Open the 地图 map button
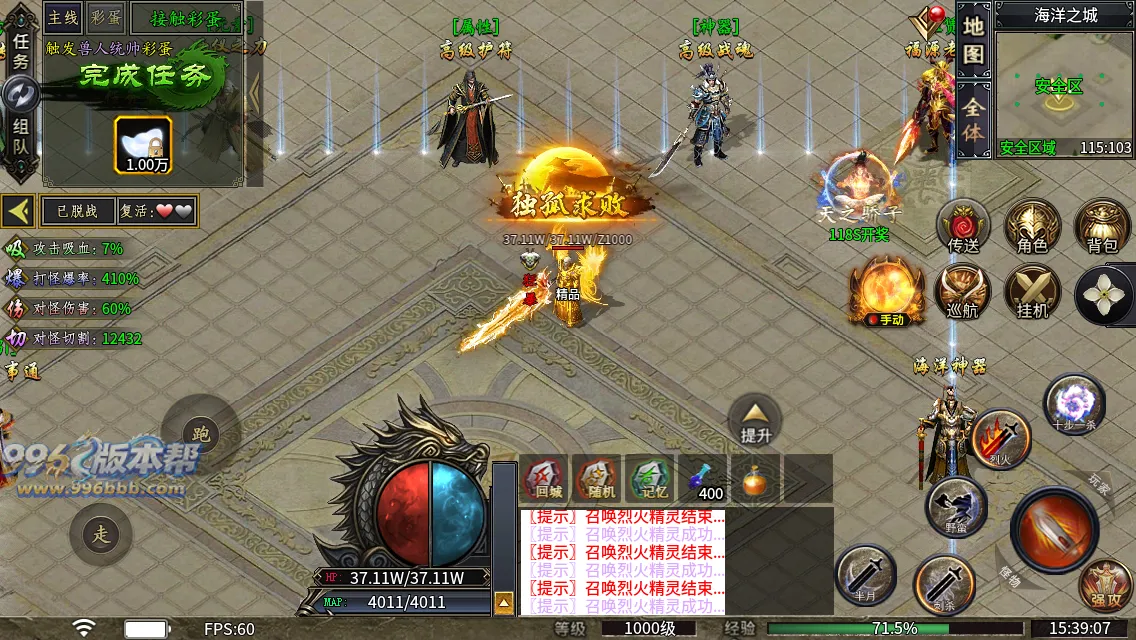Screen dimensions: 1136x640 (974, 40)
